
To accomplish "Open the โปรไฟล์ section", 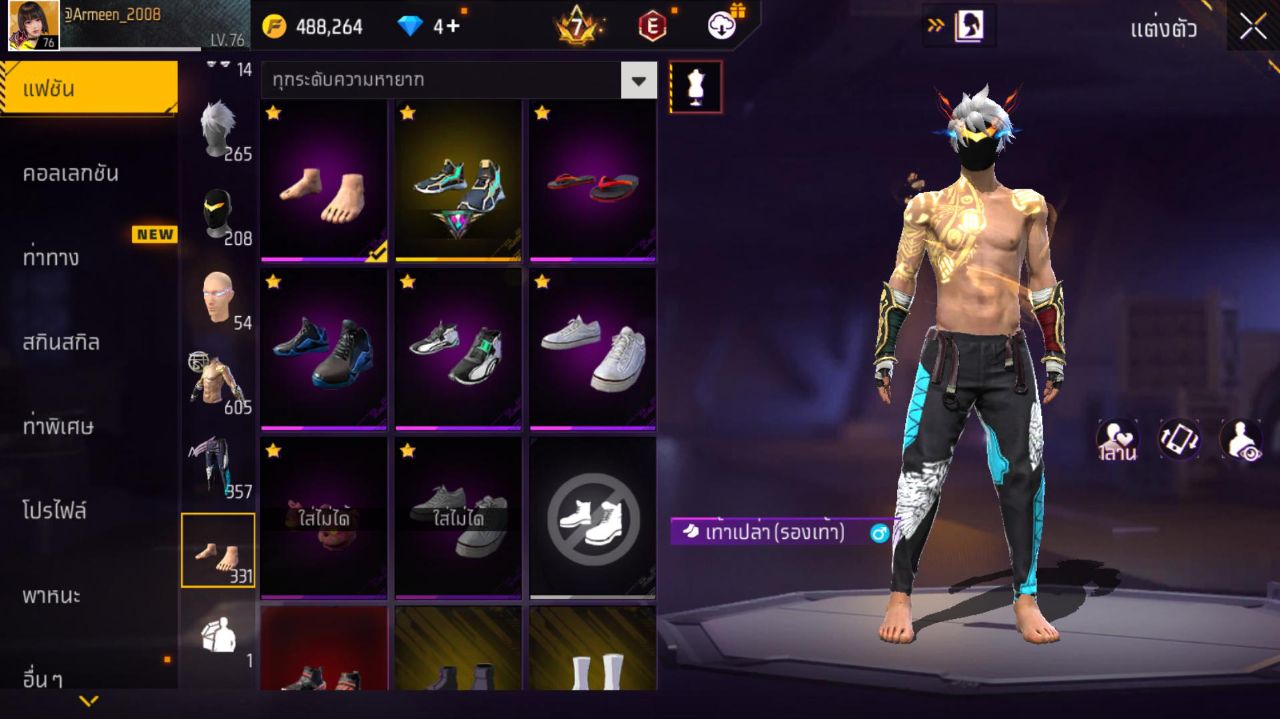I will (x=55, y=511).
